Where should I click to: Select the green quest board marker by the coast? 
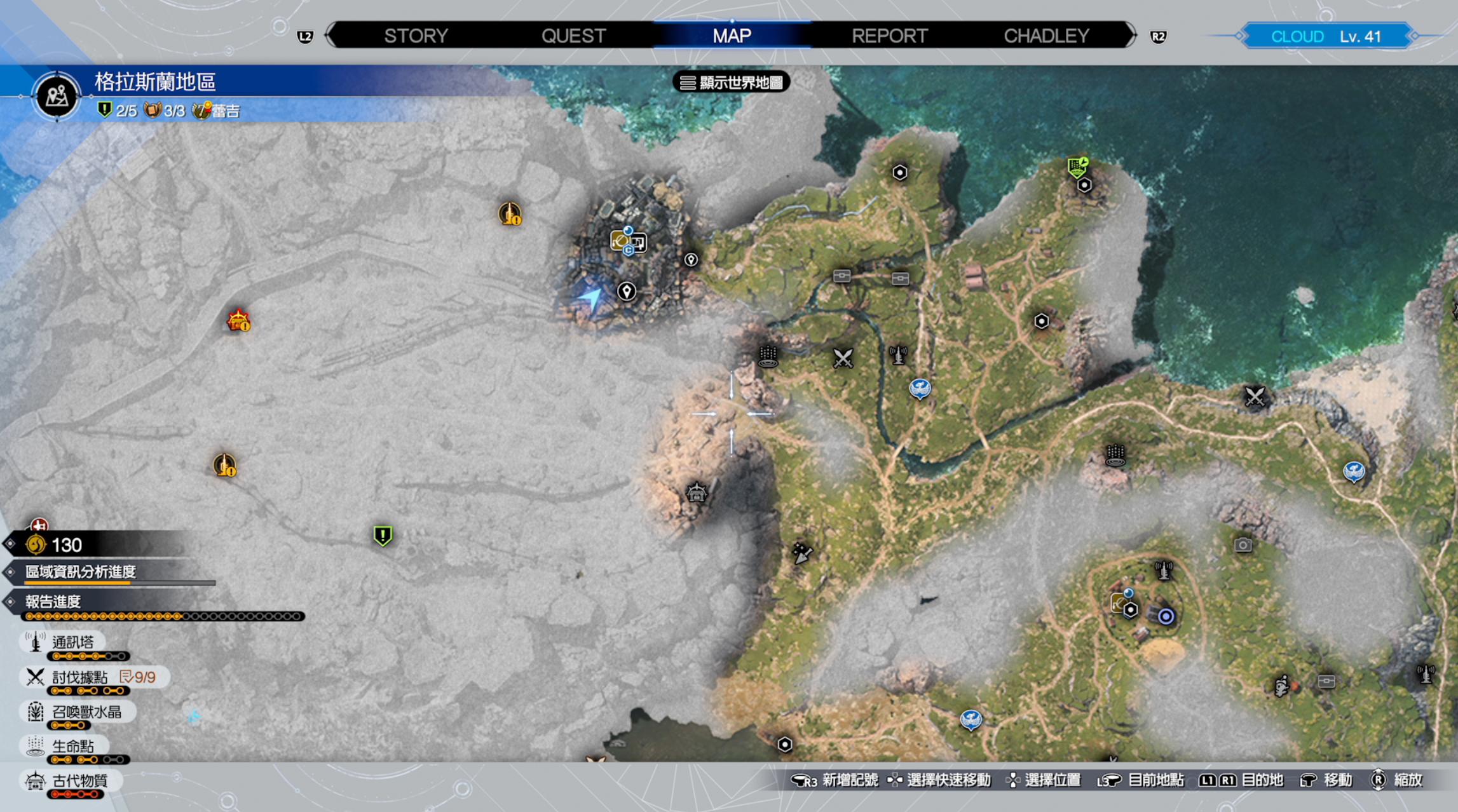(x=1077, y=167)
